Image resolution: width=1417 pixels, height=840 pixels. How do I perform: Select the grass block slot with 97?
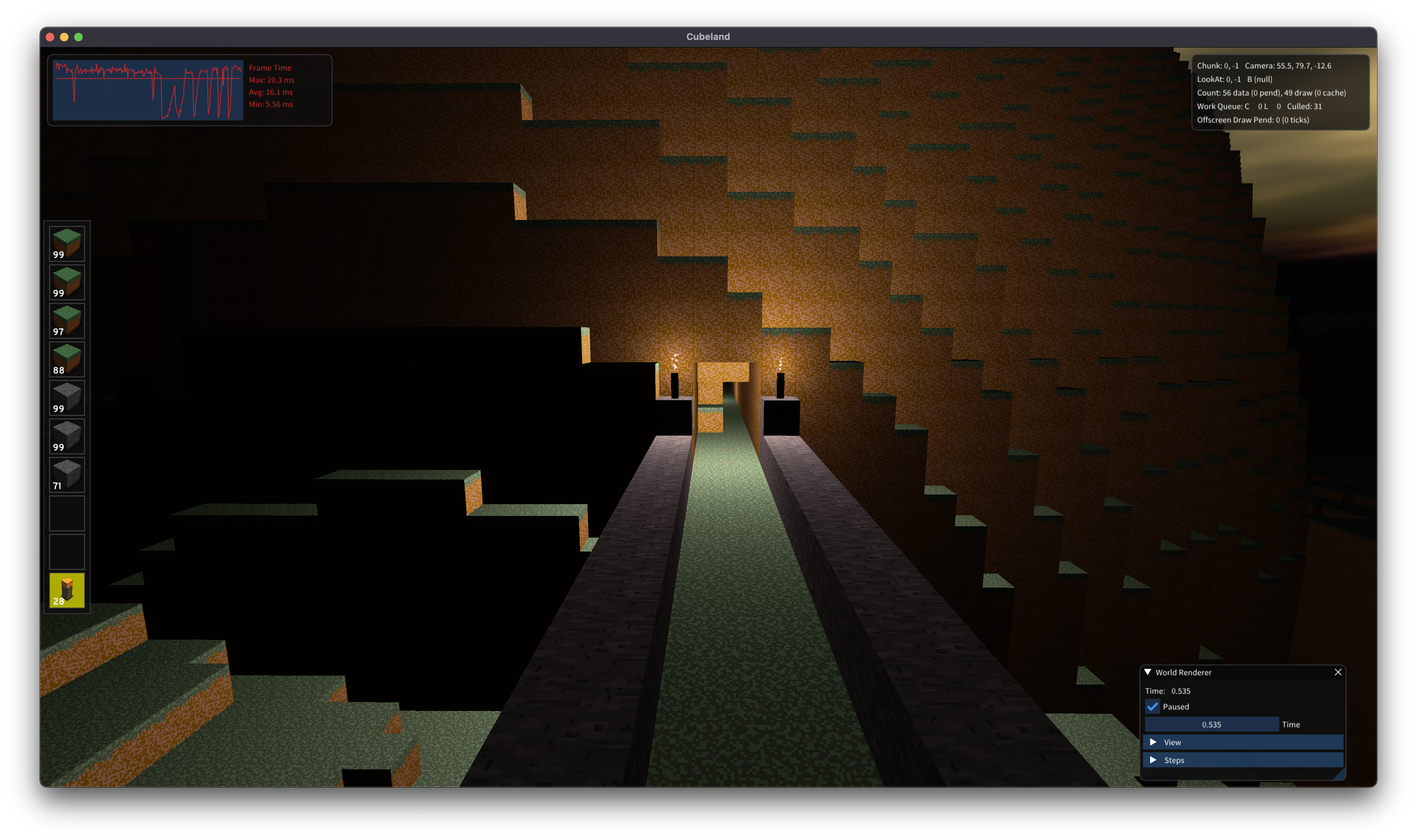point(67,321)
